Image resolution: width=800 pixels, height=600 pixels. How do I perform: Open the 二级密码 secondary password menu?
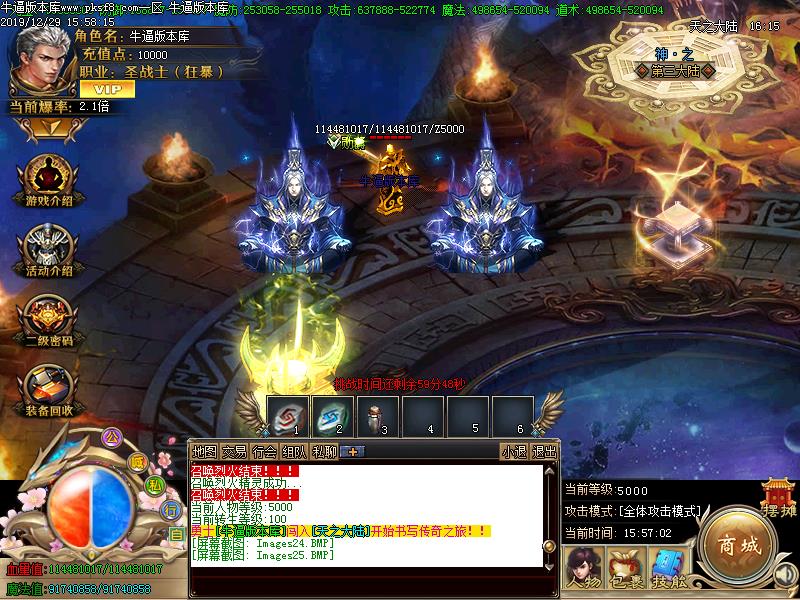(42, 318)
